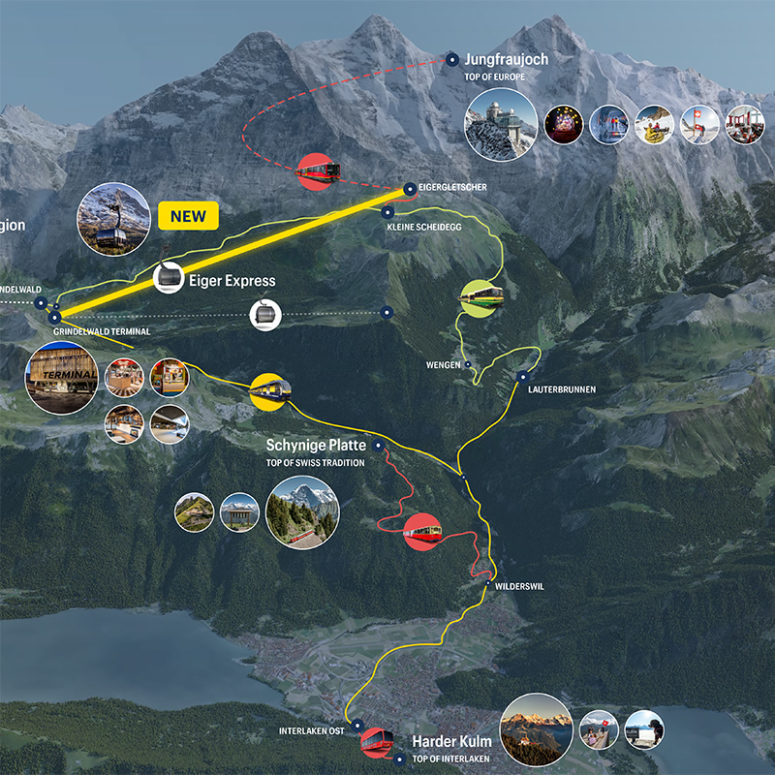Screen dimensions: 775x775
Task: Select the Eiger Express gondola icon
Action: click(169, 276)
